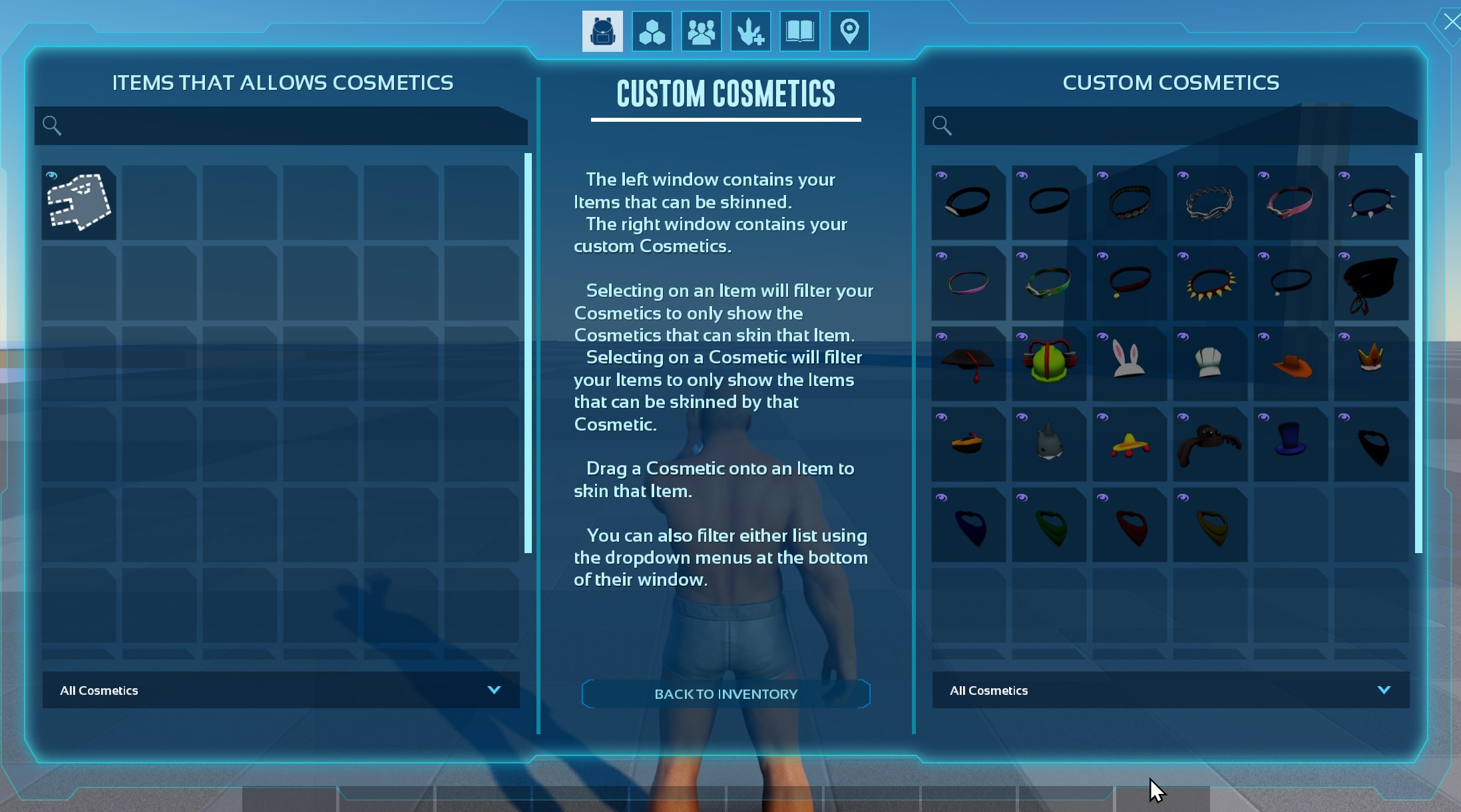Select the dashed-outline item slot
The height and width of the screenshot is (812, 1461).
79,202
